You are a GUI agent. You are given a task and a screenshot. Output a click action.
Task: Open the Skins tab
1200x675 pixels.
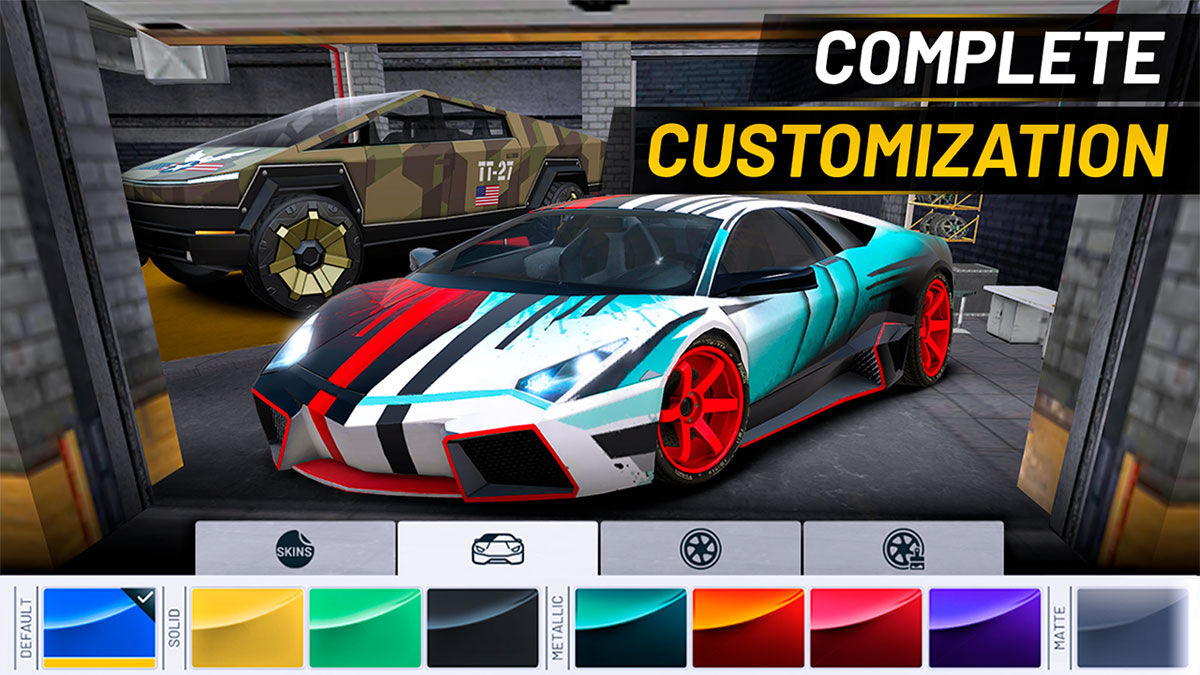tap(295, 548)
